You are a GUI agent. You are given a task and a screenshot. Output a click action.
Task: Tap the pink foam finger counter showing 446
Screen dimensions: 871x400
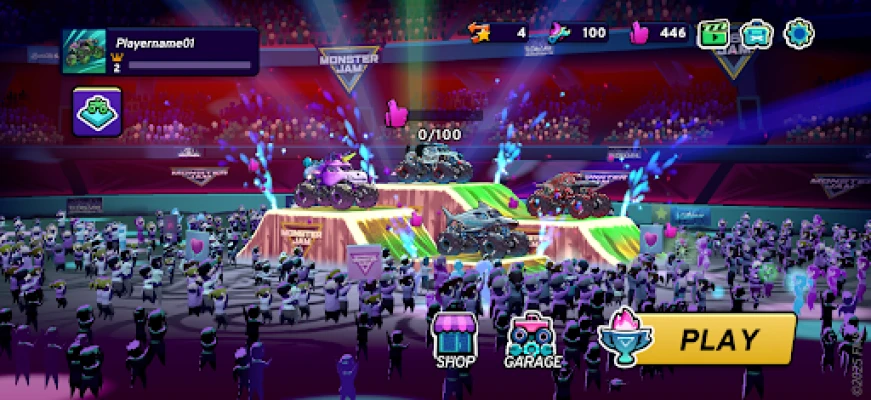(659, 33)
